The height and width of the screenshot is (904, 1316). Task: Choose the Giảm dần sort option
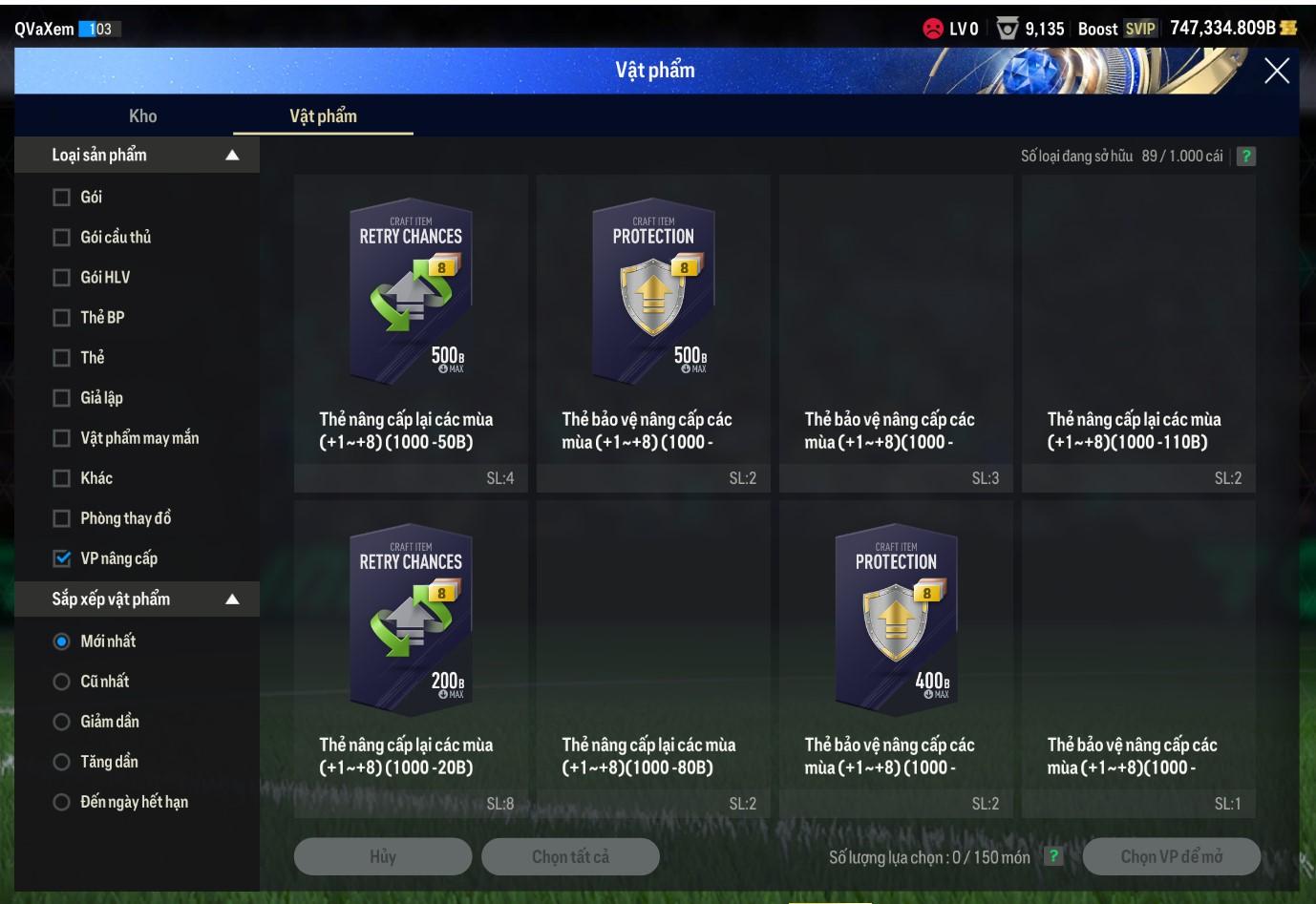tap(62, 722)
